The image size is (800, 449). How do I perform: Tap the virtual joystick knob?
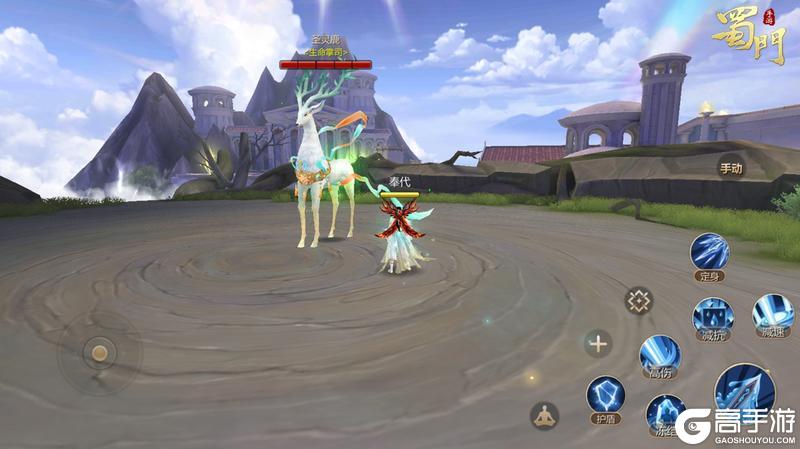point(99,352)
